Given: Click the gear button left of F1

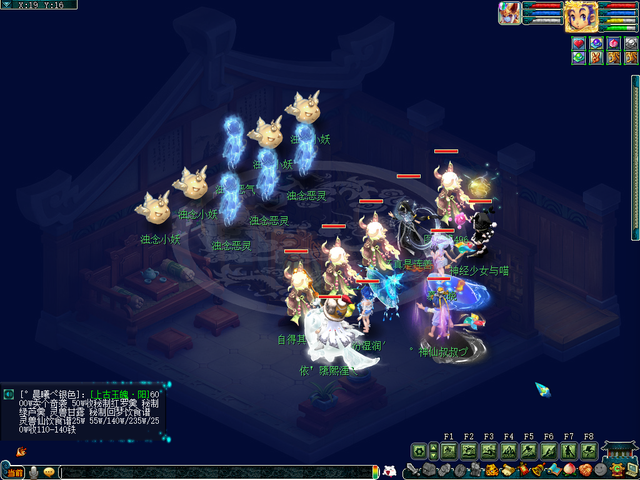Looking at the screenshot, I should pos(419,451).
